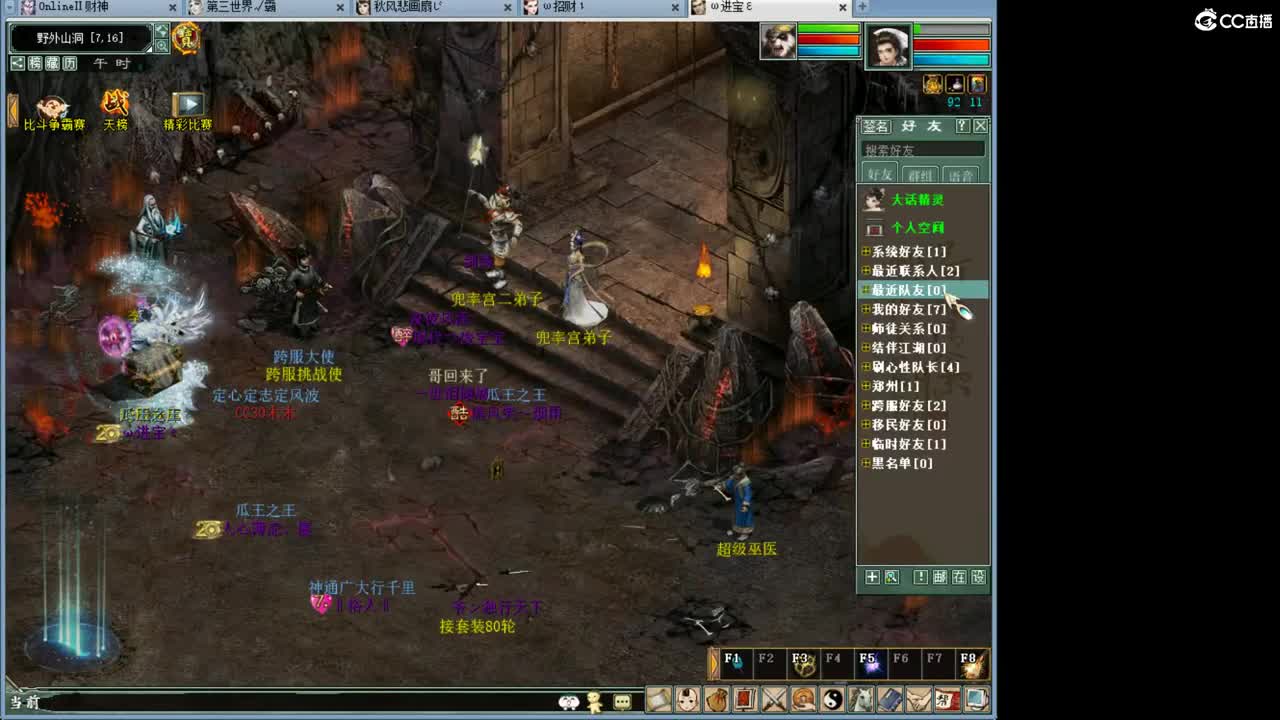Open the 比斗争霸赛 event icon
Screen dimensions: 1280x720
pos(53,107)
